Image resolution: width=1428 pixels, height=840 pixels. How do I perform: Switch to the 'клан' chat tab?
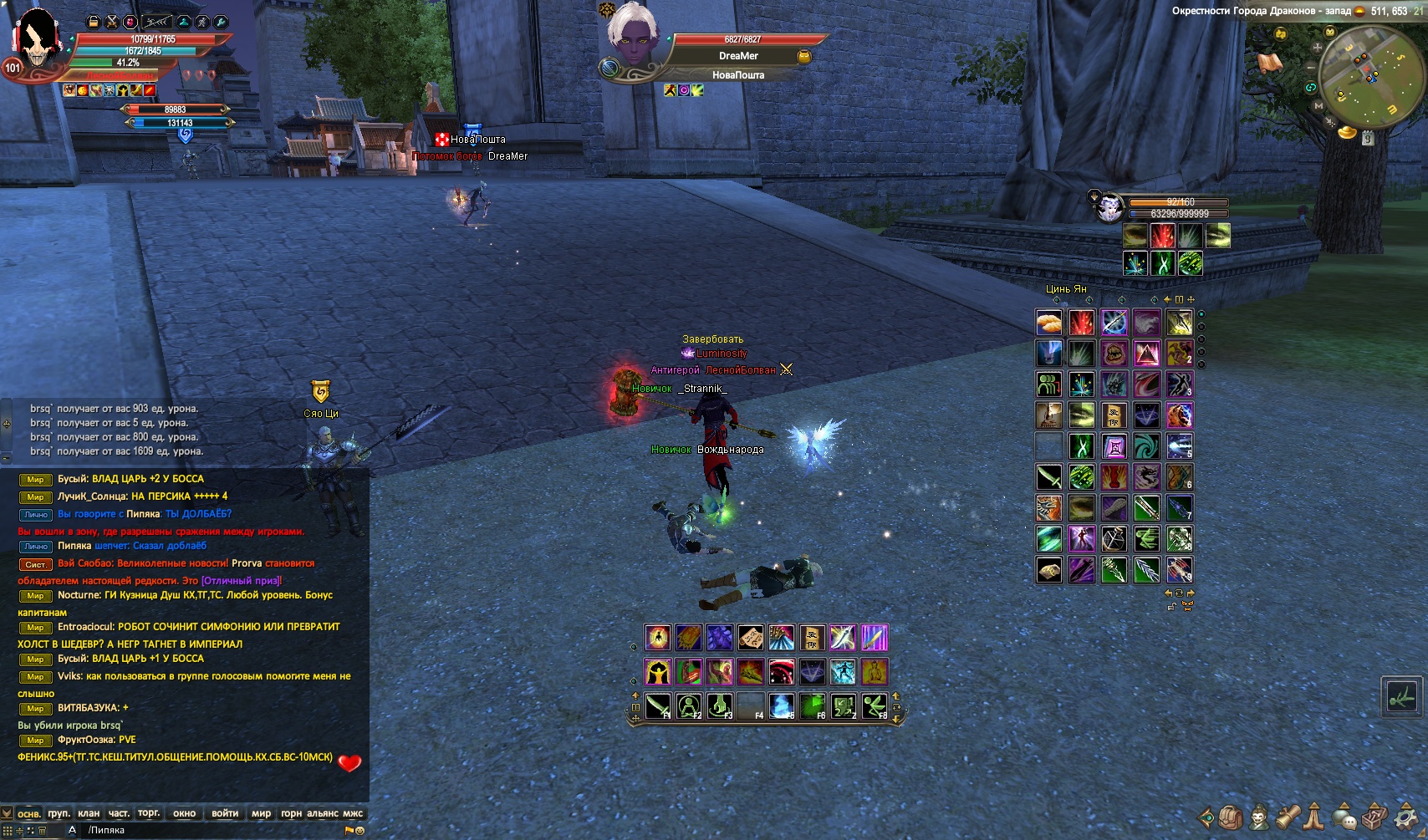89,813
